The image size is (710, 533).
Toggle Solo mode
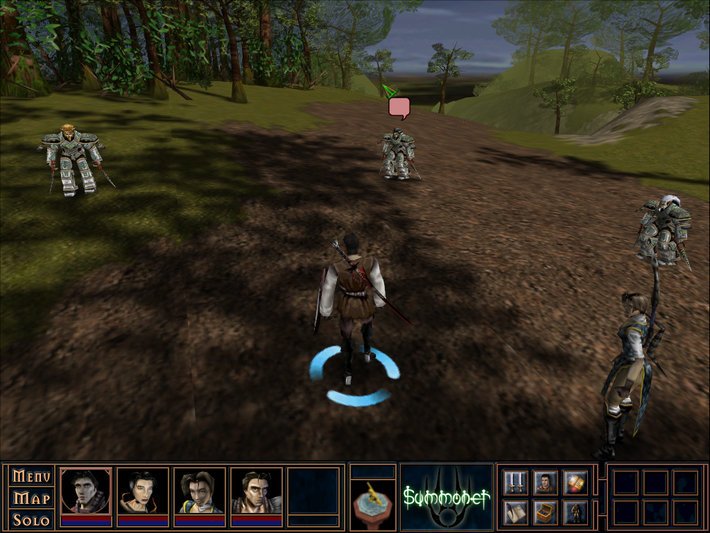point(32,519)
